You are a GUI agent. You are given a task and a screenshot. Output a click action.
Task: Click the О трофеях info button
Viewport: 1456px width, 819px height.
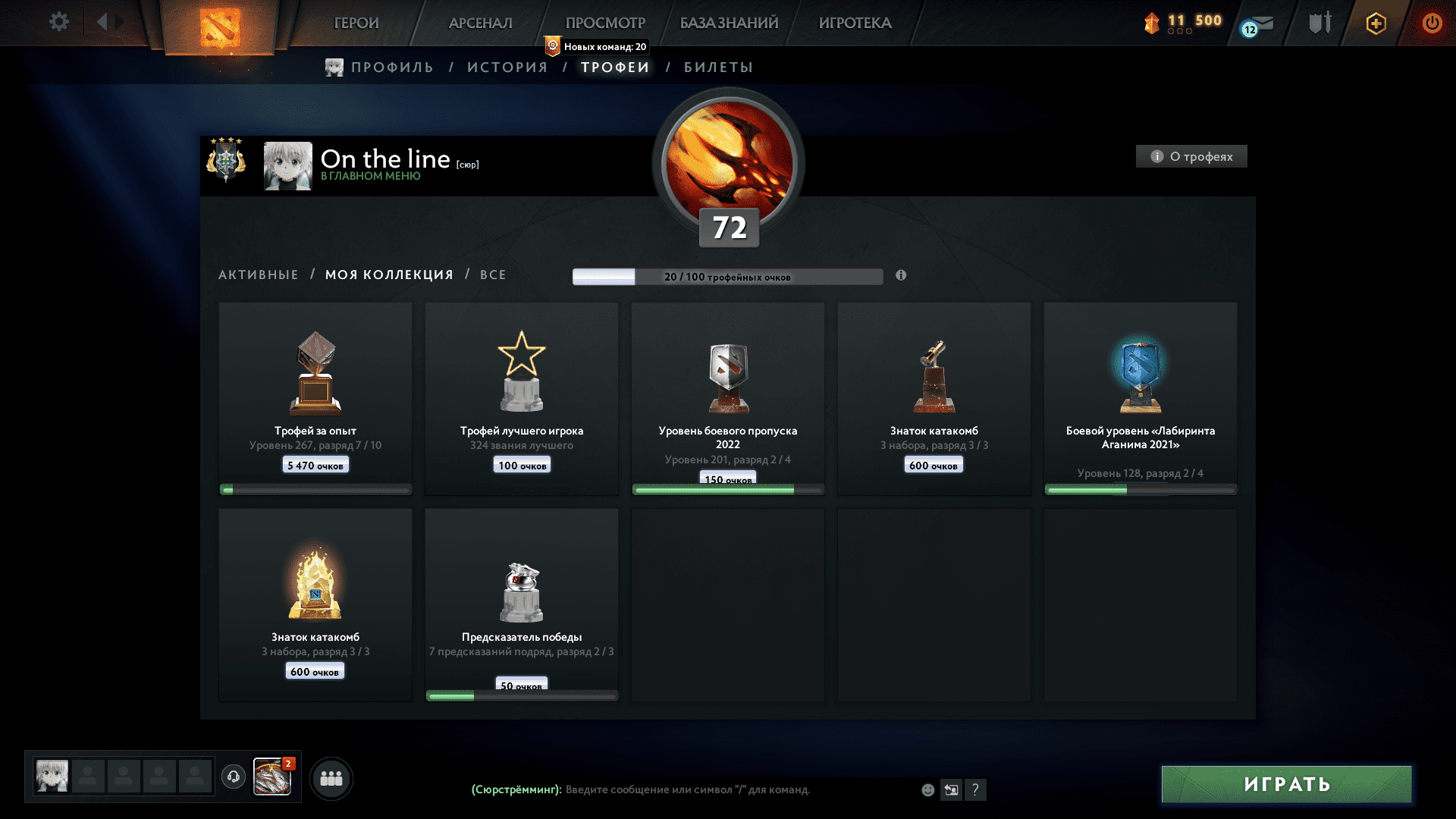click(x=1191, y=156)
